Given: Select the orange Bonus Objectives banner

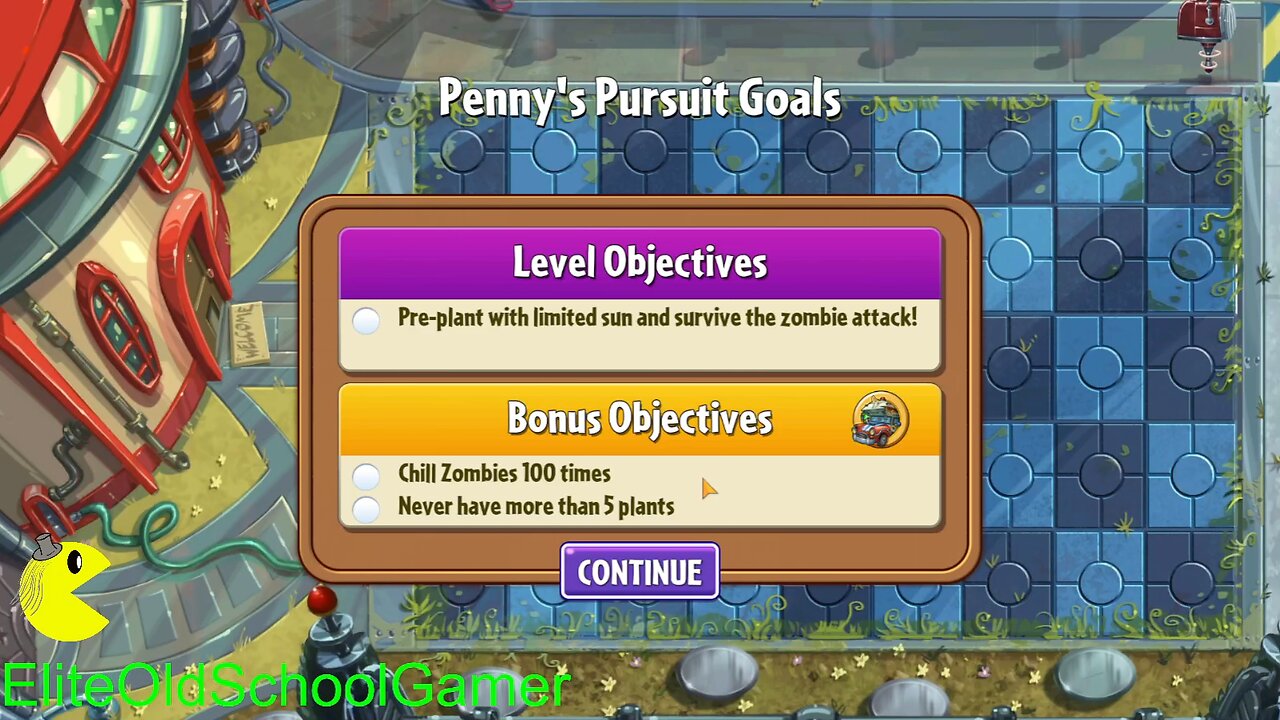Looking at the screenshot, I should tap(640, 420).
